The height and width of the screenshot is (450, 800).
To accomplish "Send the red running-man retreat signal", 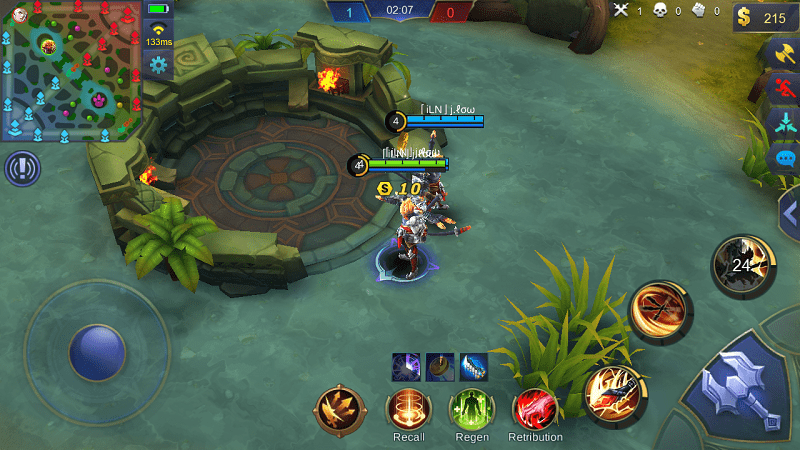I will pos(783,88).
